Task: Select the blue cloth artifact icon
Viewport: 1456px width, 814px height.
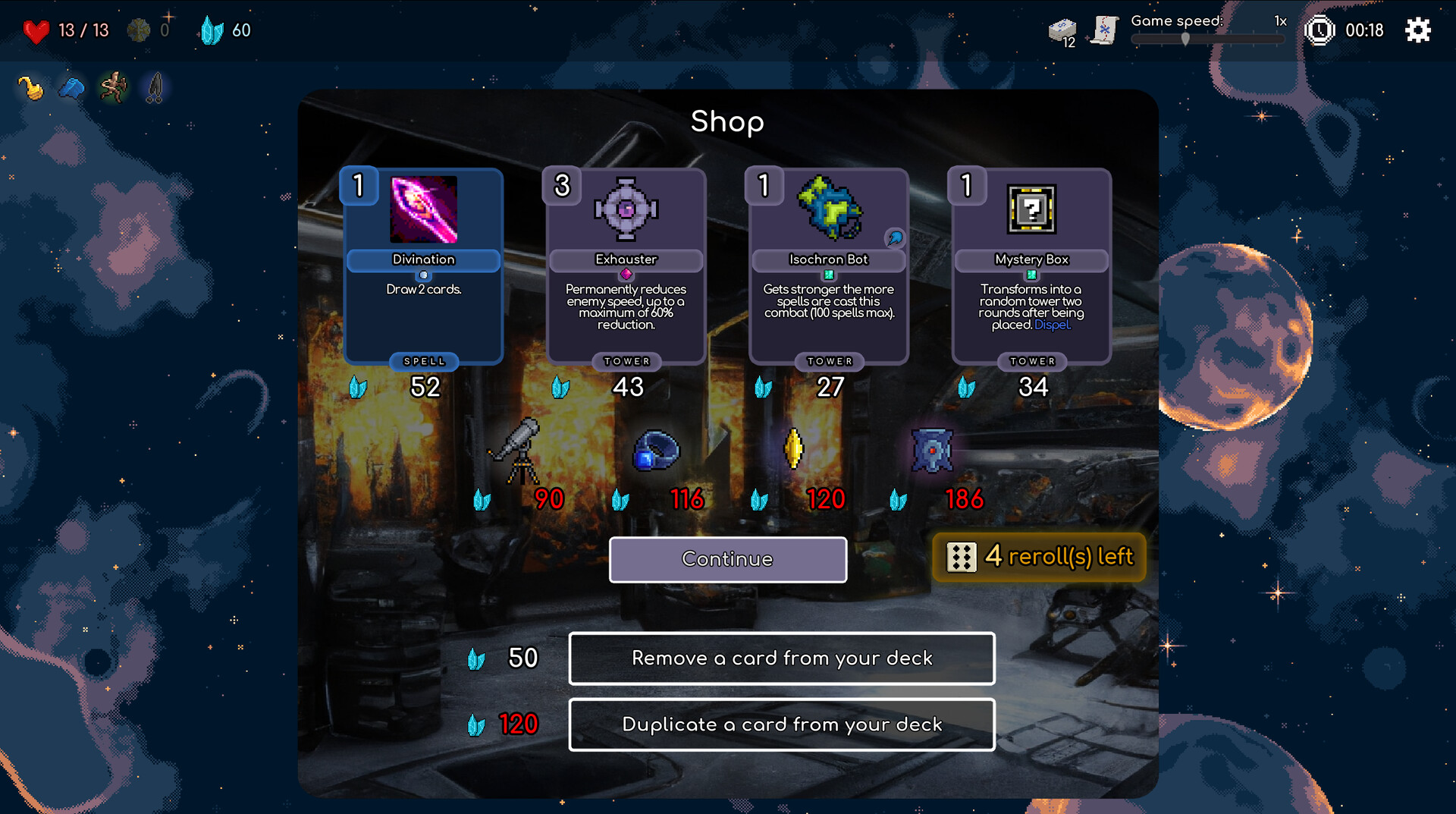Action: pyautogui.click(x=71, y=86)
